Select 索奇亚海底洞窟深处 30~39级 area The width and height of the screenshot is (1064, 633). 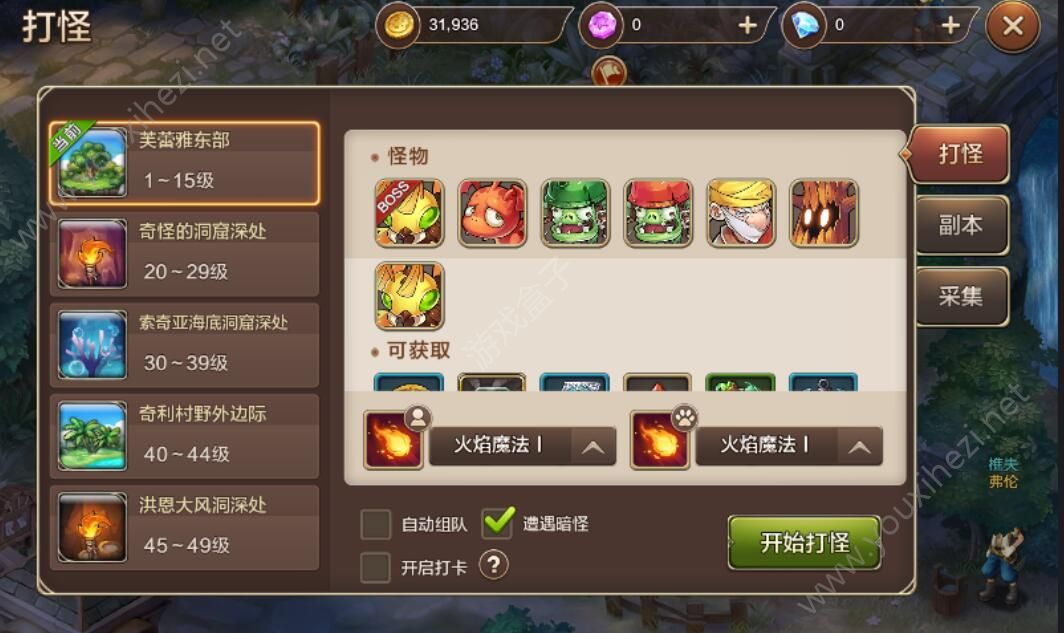(x=185, y=344)
